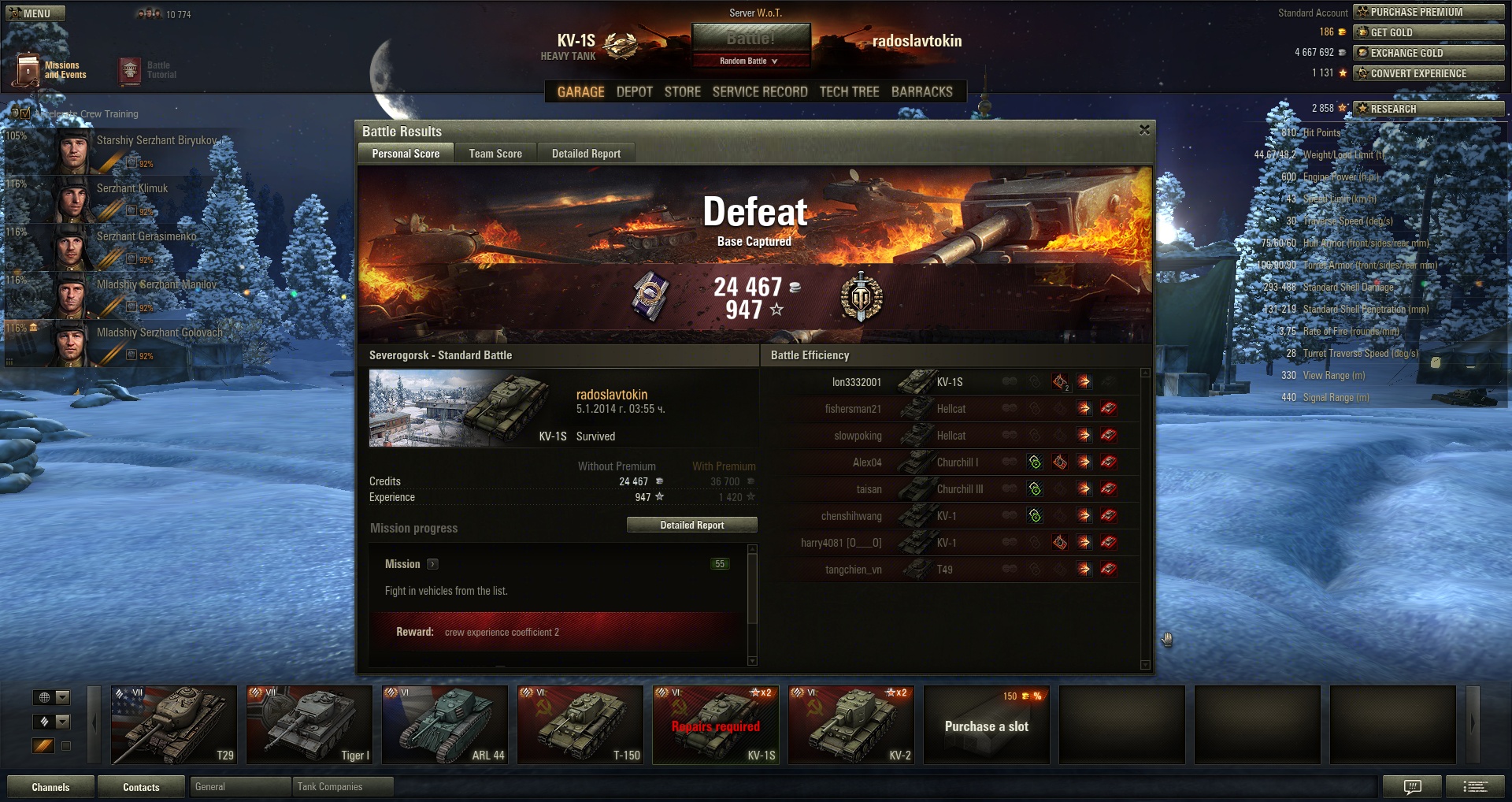The width and height of the screenshot is (1512, 802).
Task: Open the Get Gold option
Action: coord(1429,32)
